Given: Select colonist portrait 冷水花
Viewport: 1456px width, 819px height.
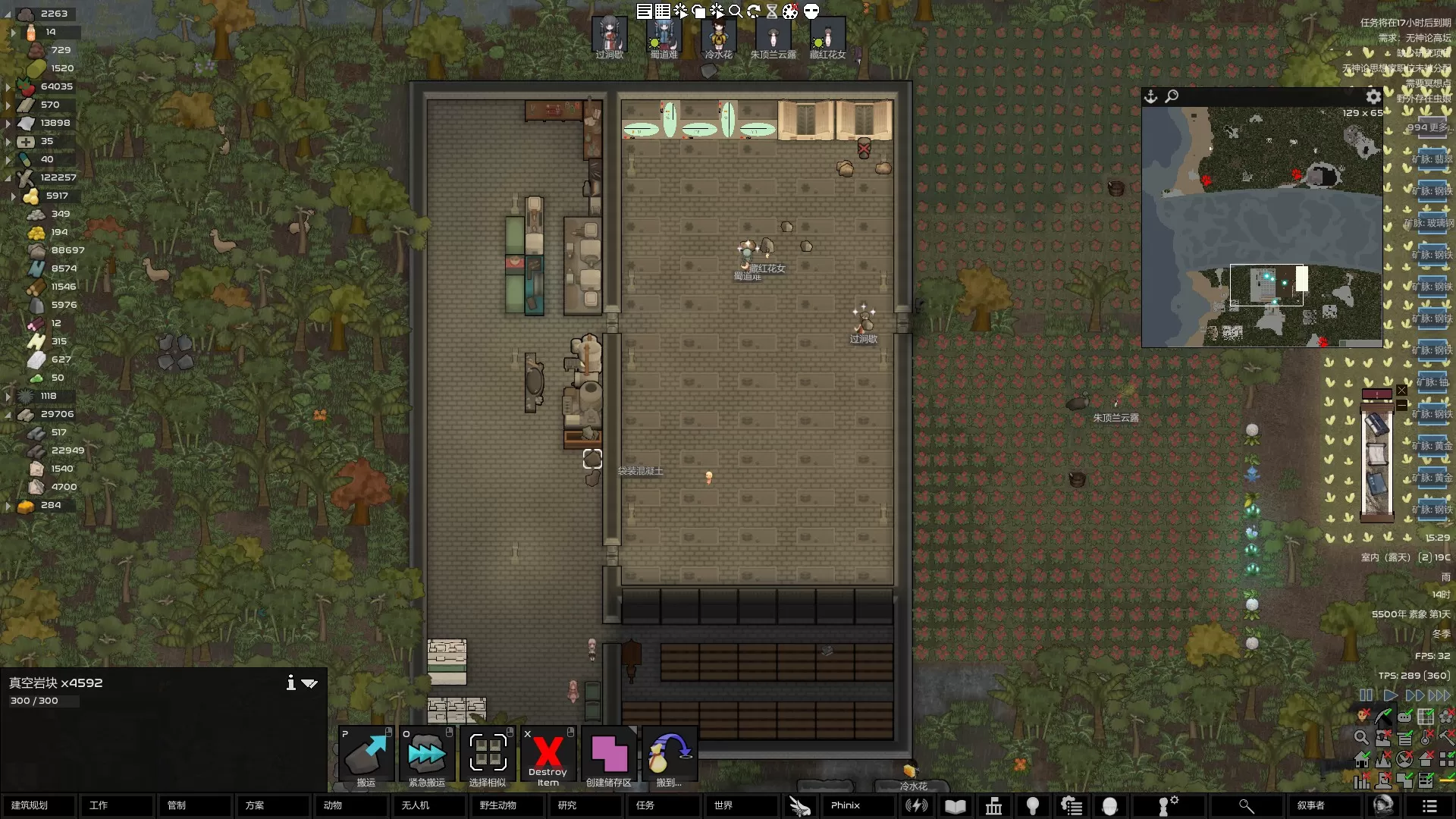Looking at the screenshot, I should coord(718,37).
